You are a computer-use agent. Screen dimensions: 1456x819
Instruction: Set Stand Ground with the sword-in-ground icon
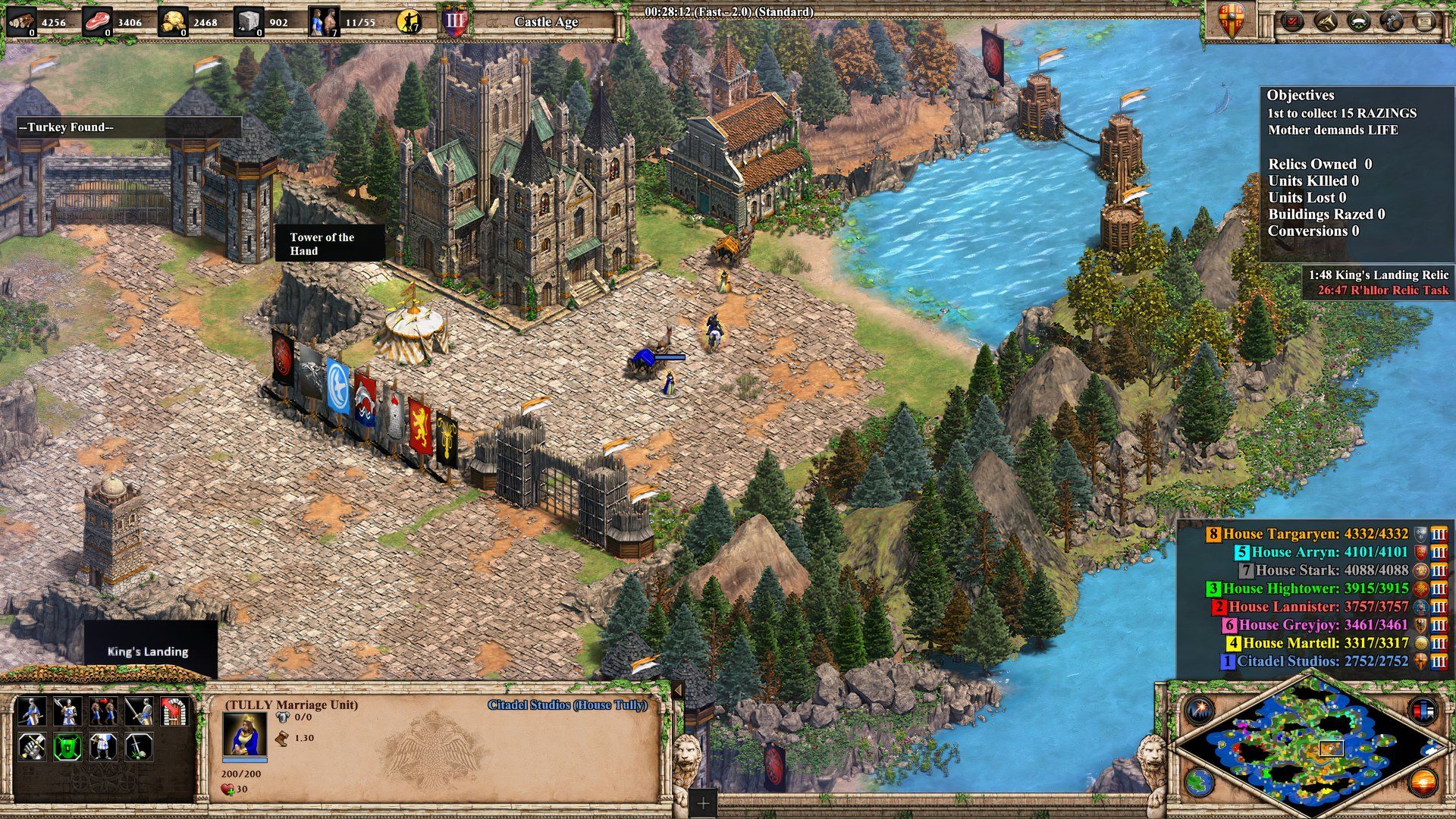tap(138, 746)
